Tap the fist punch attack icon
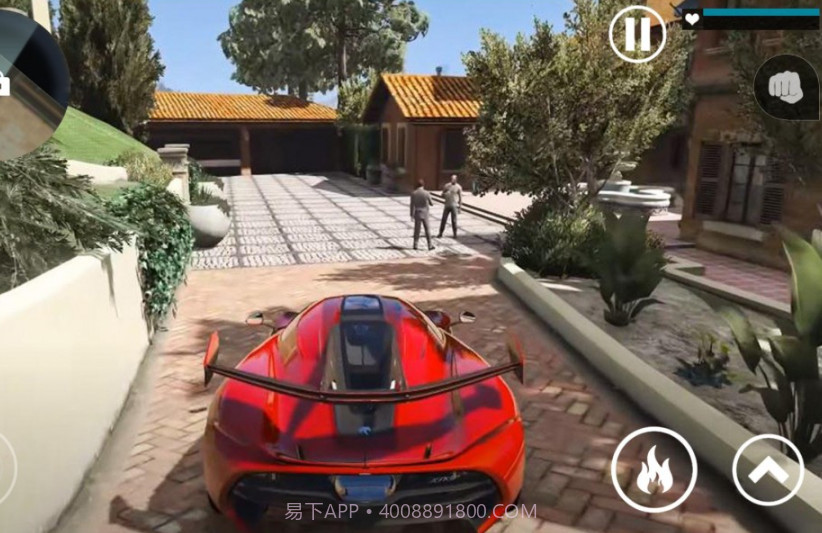Image resolution: width=822 pixels, height=533 pixels. click(786, 88)
